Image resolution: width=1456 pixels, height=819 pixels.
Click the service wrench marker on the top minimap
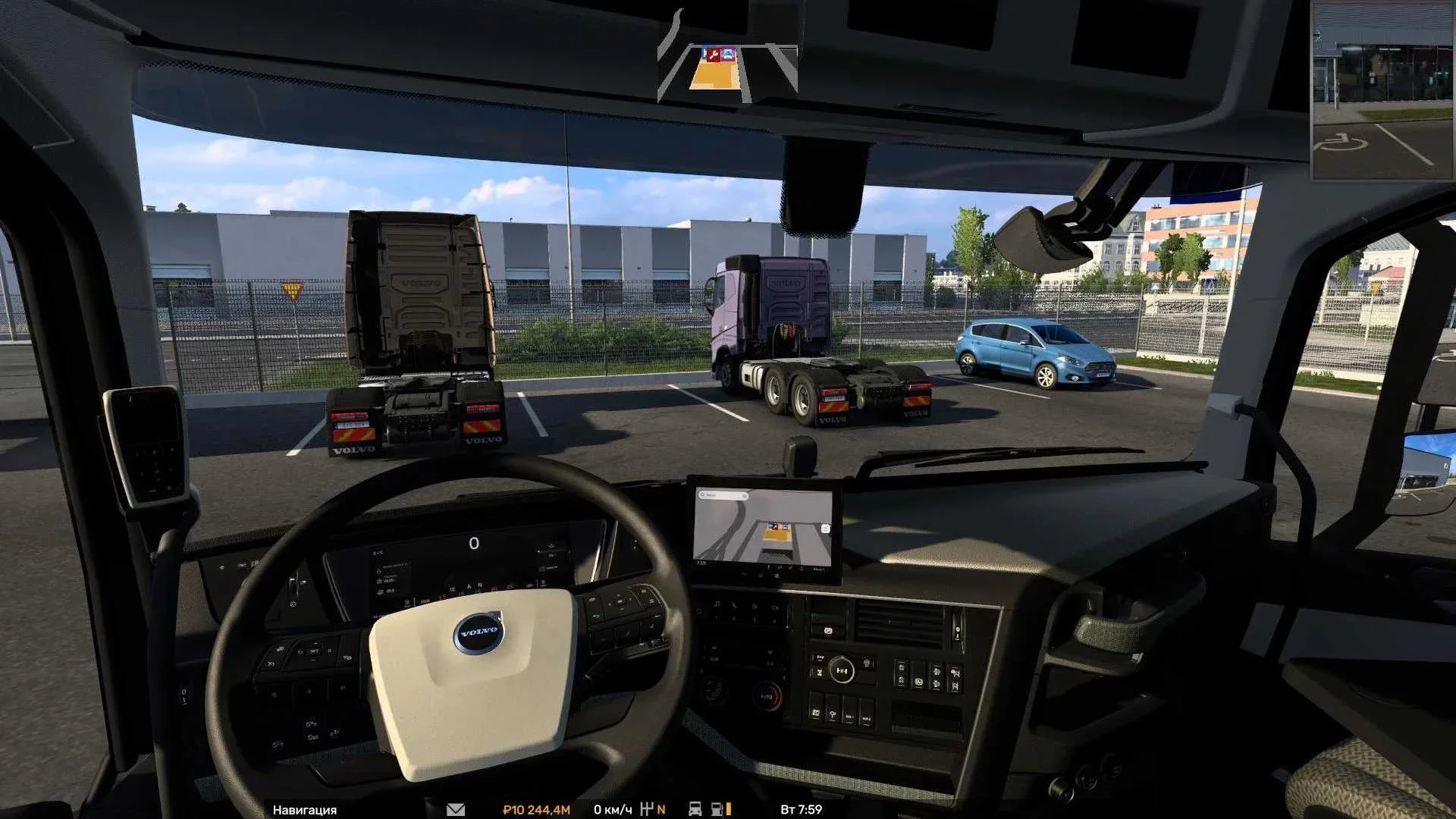pos(714,54)
